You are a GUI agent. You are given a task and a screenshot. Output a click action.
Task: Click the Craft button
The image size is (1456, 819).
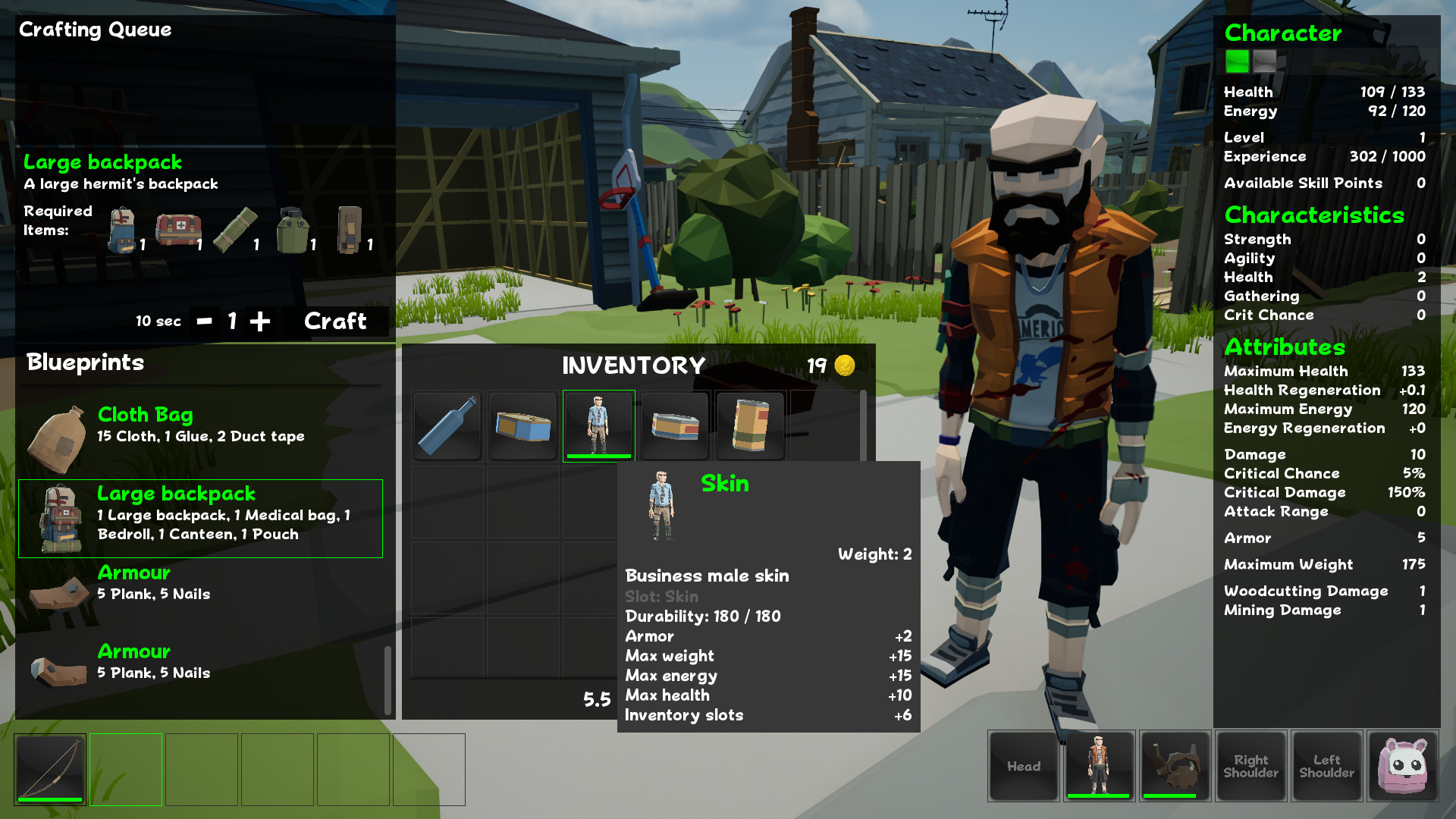[x=335, y=322]
